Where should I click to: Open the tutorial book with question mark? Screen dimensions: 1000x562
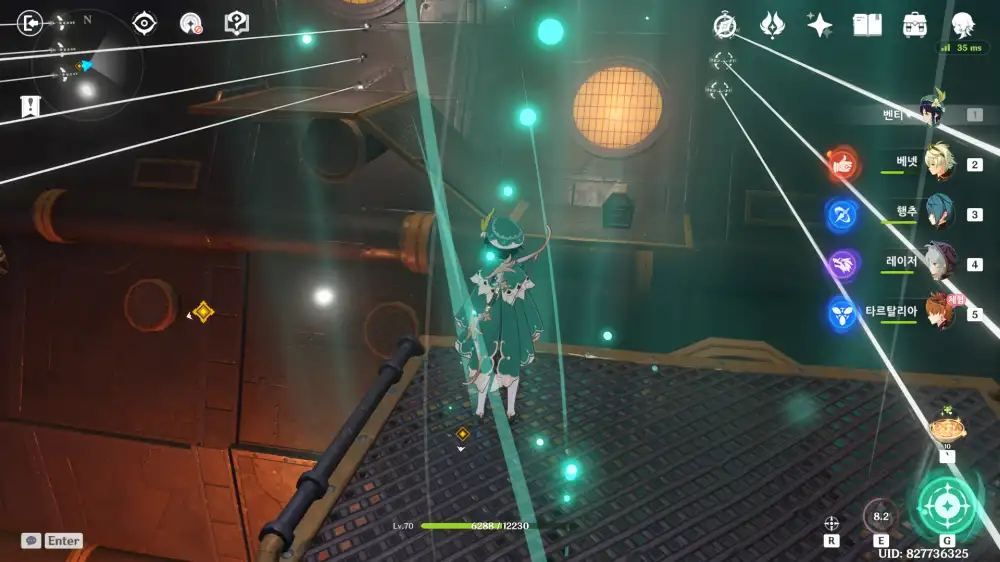tap(236, 23)
